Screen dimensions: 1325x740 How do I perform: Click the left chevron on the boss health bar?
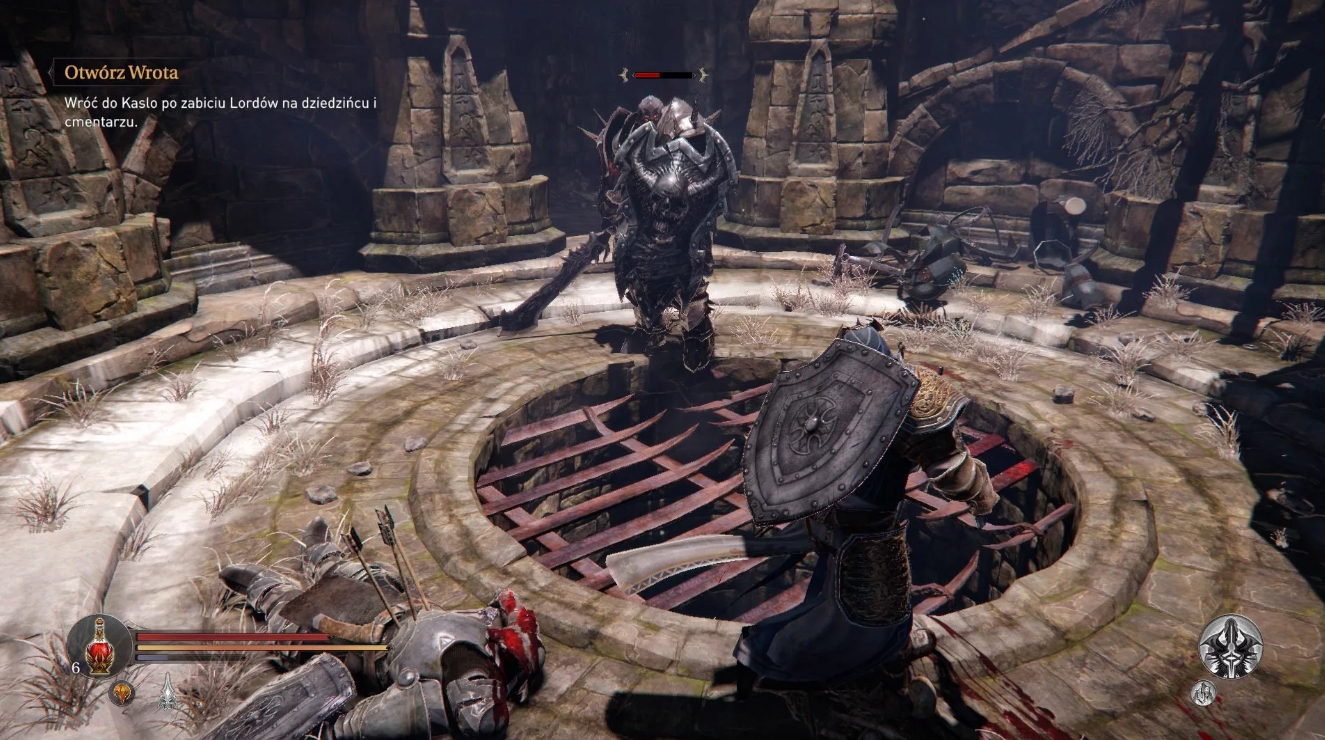tap(625, 73)
